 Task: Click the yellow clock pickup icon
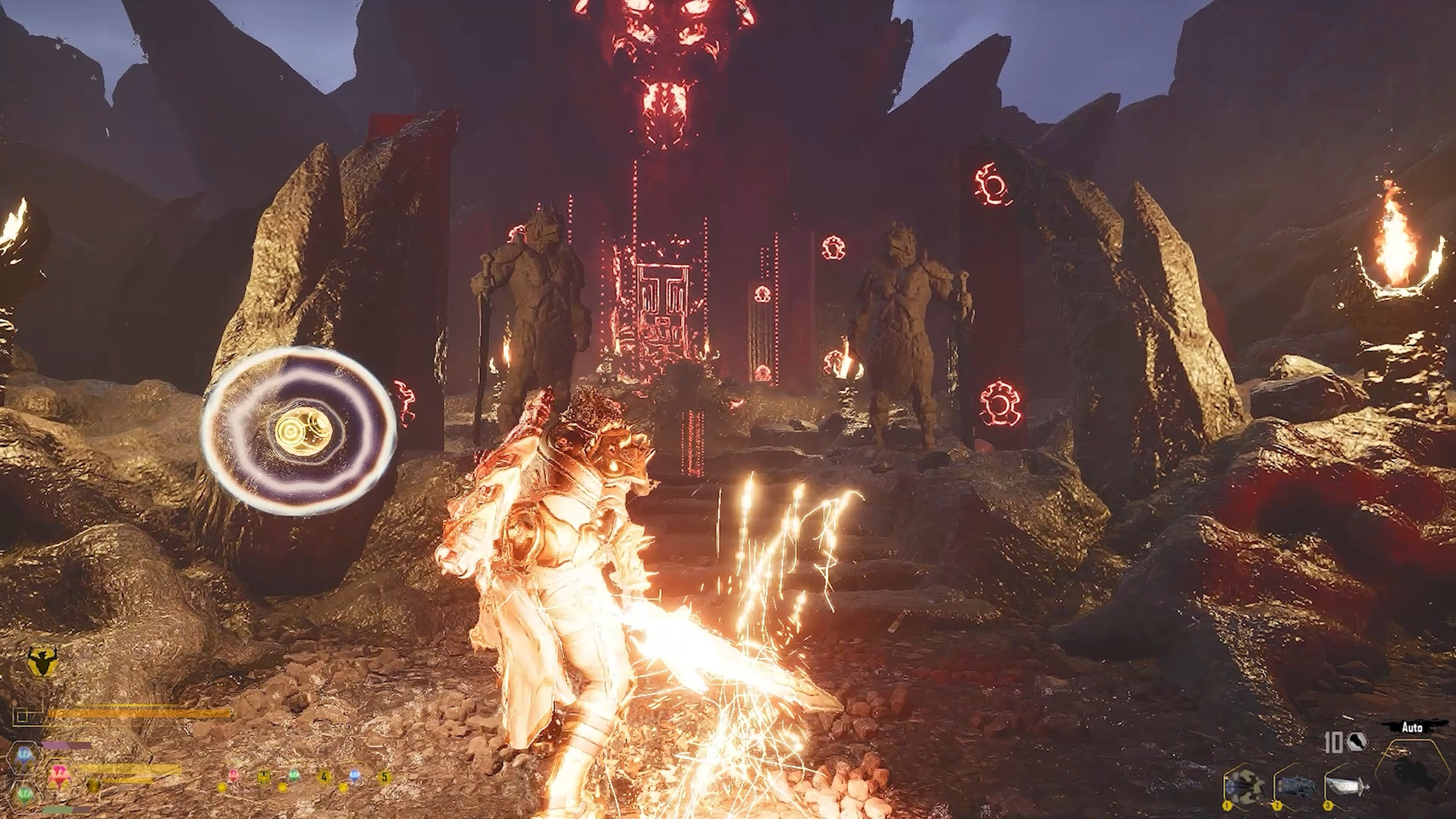click(x=263, y=777)
